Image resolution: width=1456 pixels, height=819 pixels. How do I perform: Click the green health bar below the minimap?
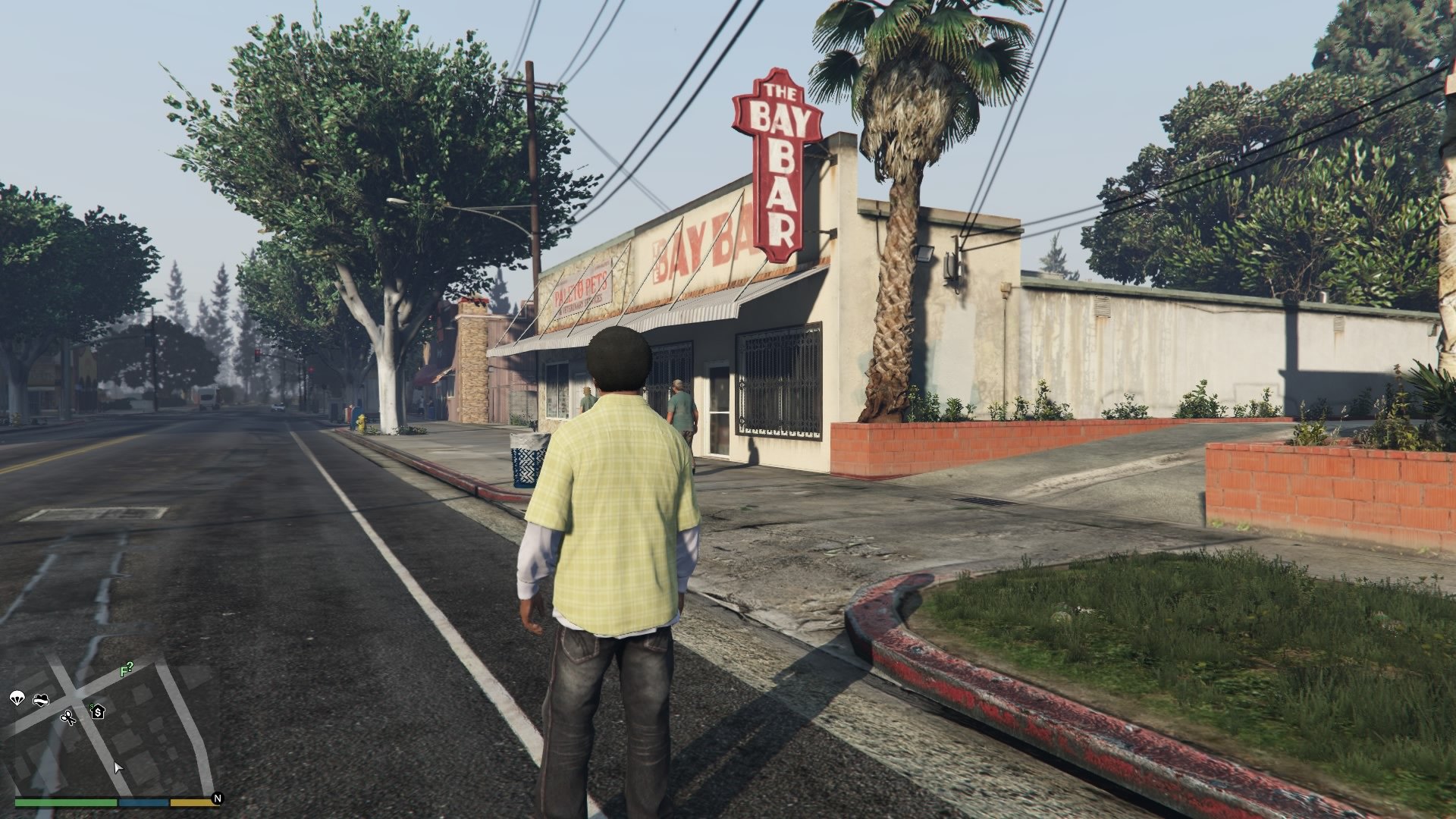64,803
